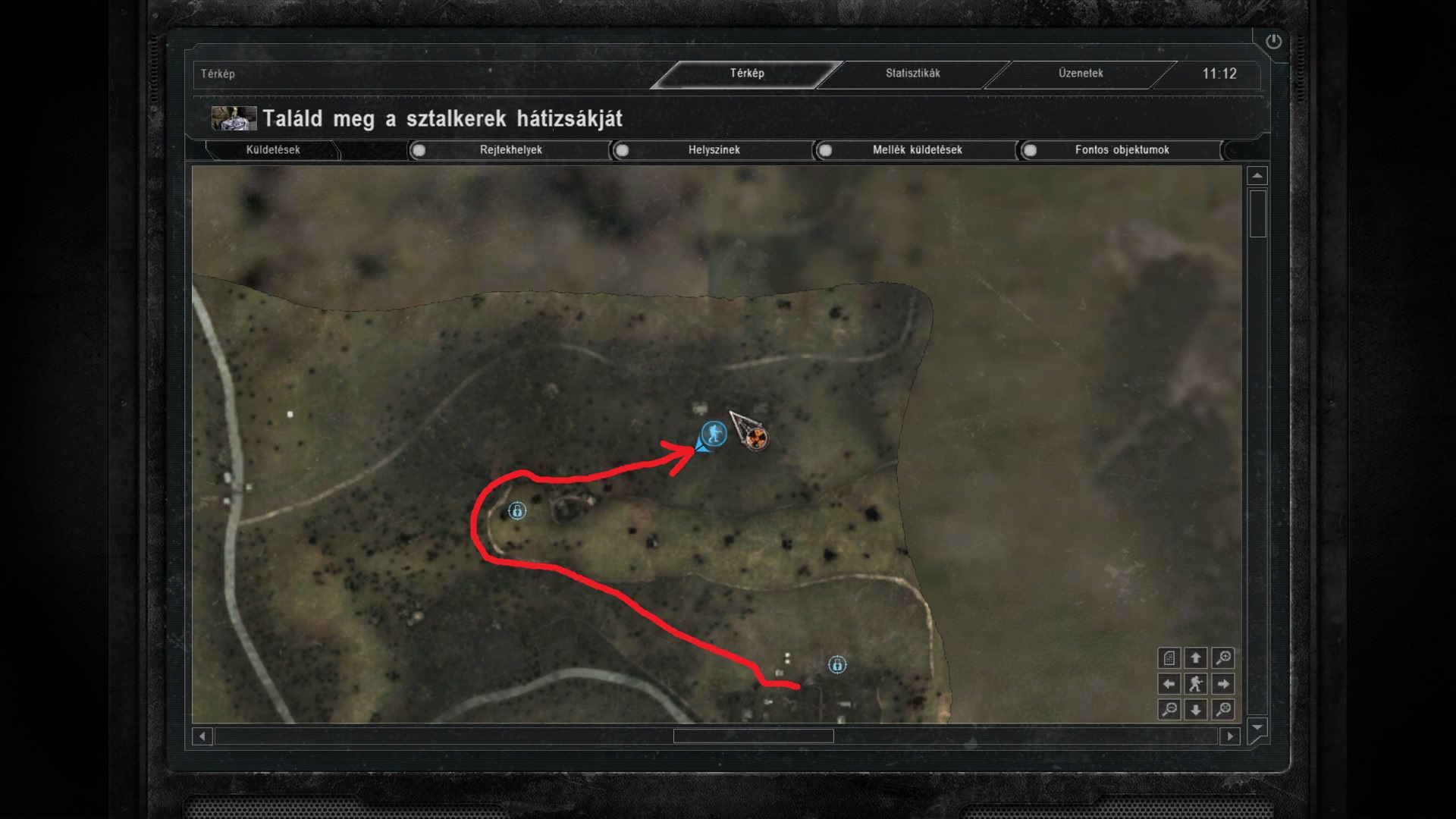Select the orange radiation anomaly marker
The height and width of the screenshot is (819, 1456).
[x=755, y=438]
